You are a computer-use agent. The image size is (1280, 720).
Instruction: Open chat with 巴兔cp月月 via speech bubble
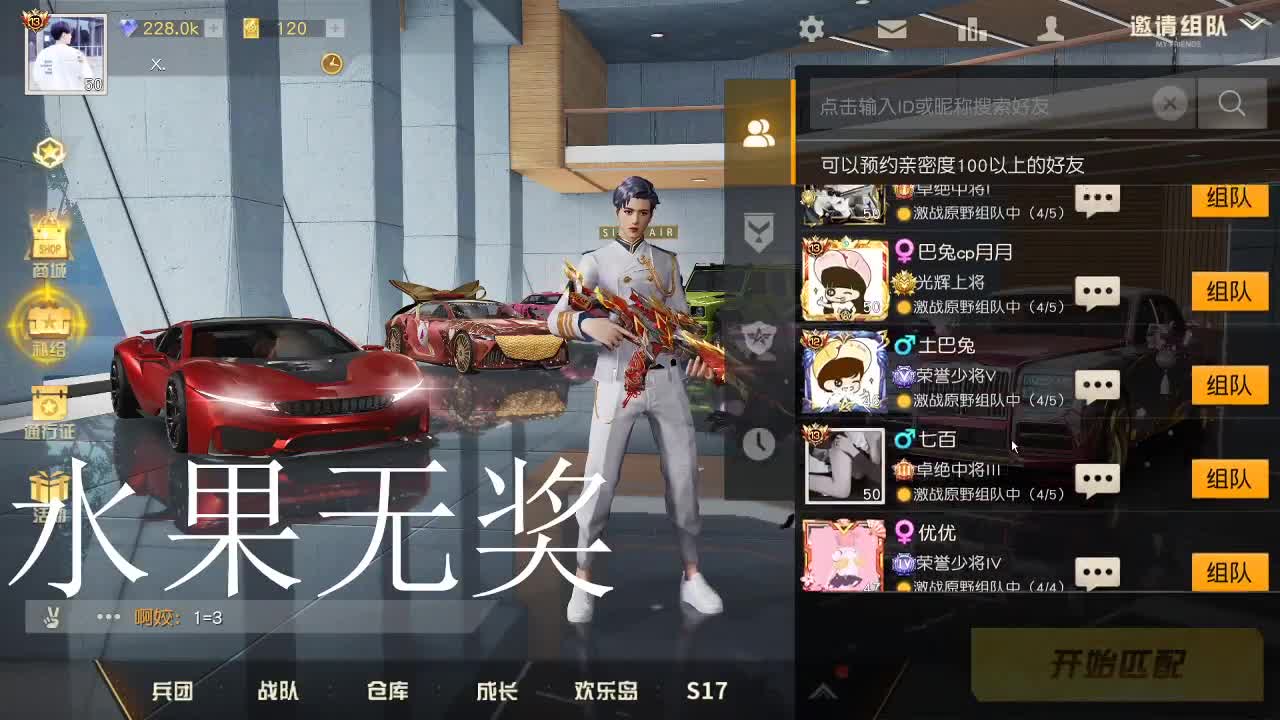click(1096, 291)
